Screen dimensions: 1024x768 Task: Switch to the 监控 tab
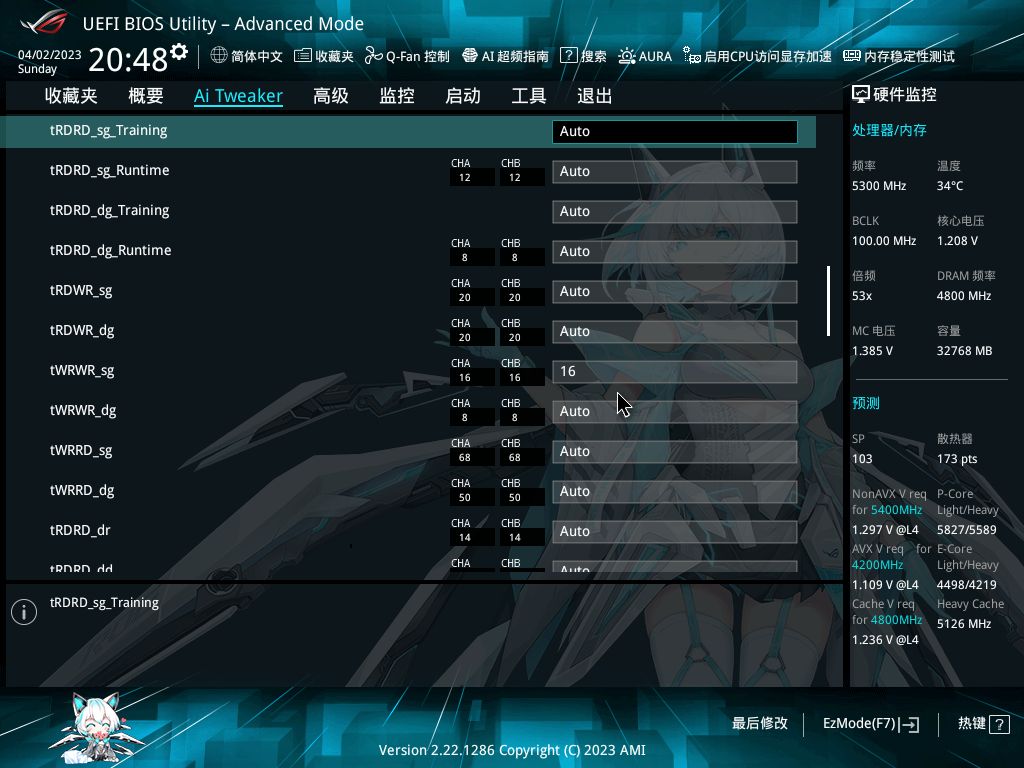click(x=396, y=96)
